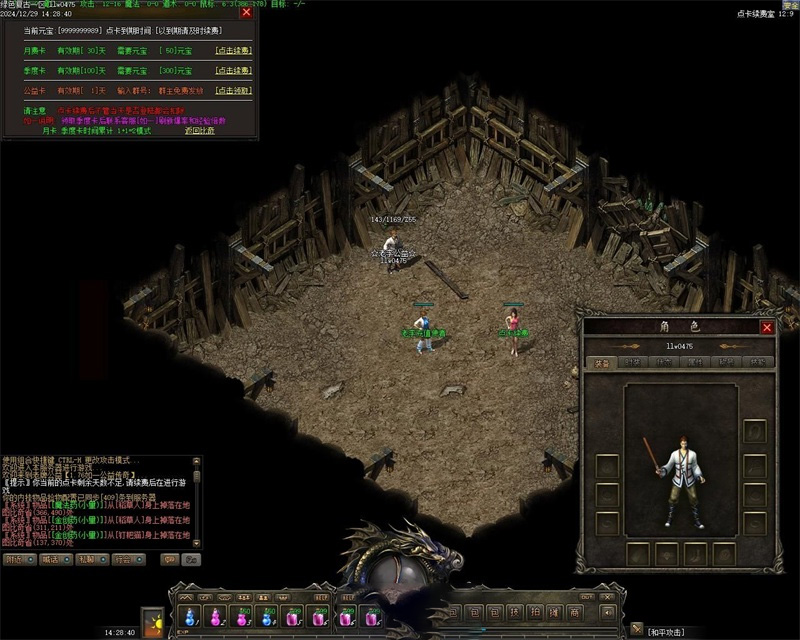Image resolution: width=800 pixels, height=640 pixels.
Task: Open the 属性 attributes tab
Action: click(x=695, y=362)
